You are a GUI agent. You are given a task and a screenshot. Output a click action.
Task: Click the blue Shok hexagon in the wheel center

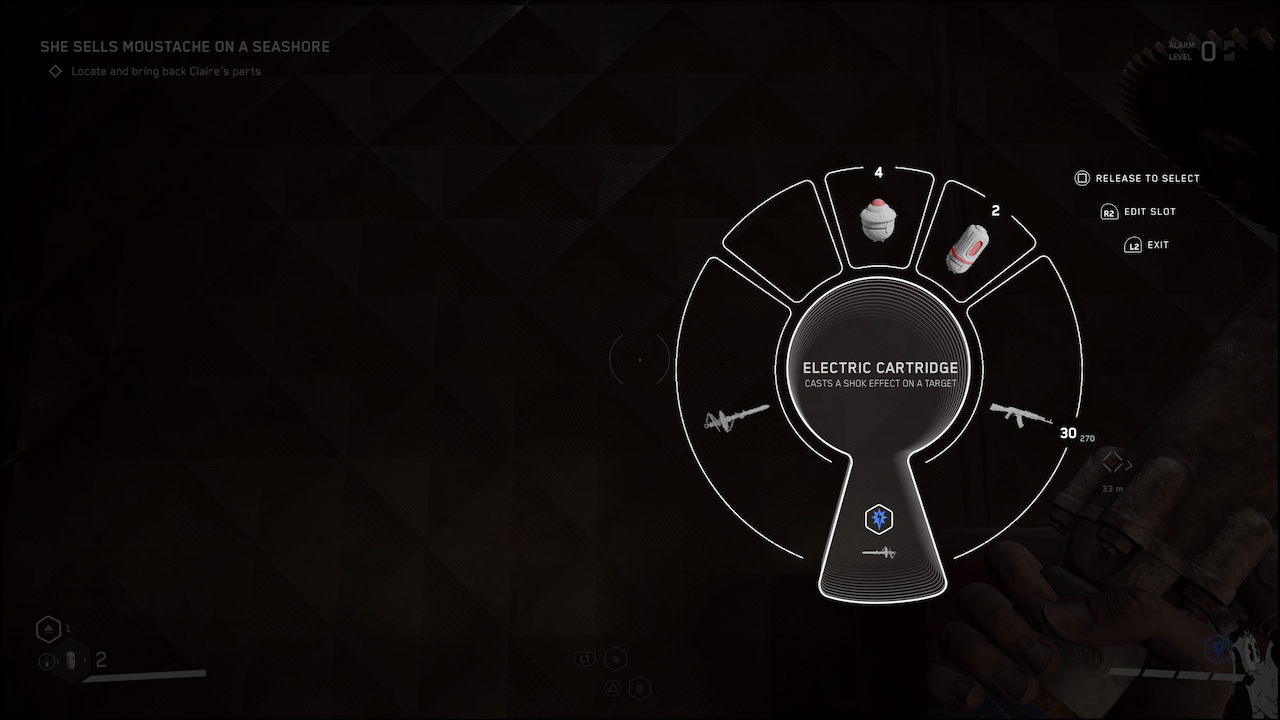(880, 519)
